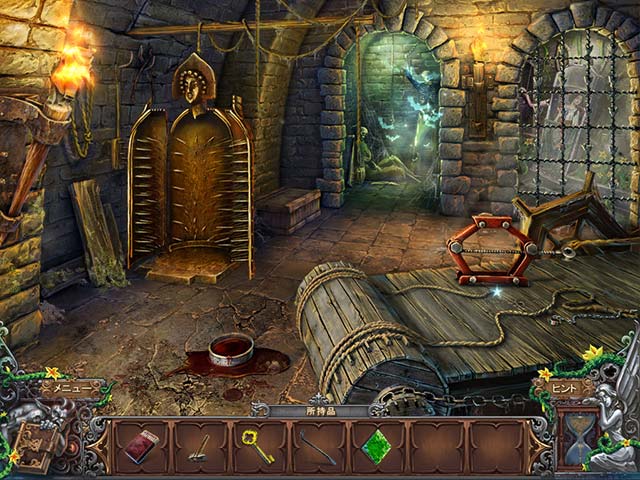Select the small hammer inventory item
The image size is (640, 480).
click(x=200, y=446)
